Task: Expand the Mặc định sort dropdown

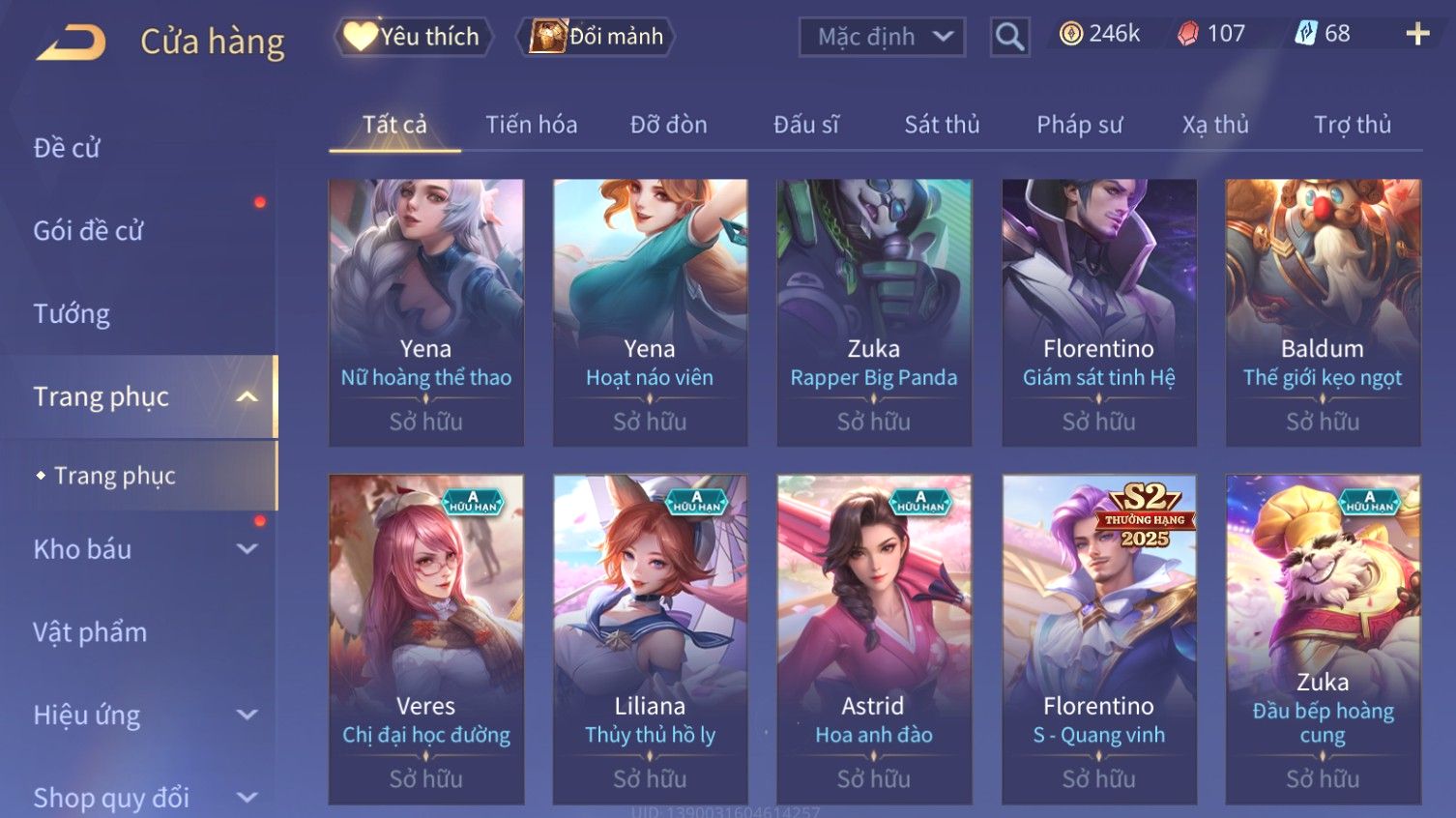Action: click(882, 37)
